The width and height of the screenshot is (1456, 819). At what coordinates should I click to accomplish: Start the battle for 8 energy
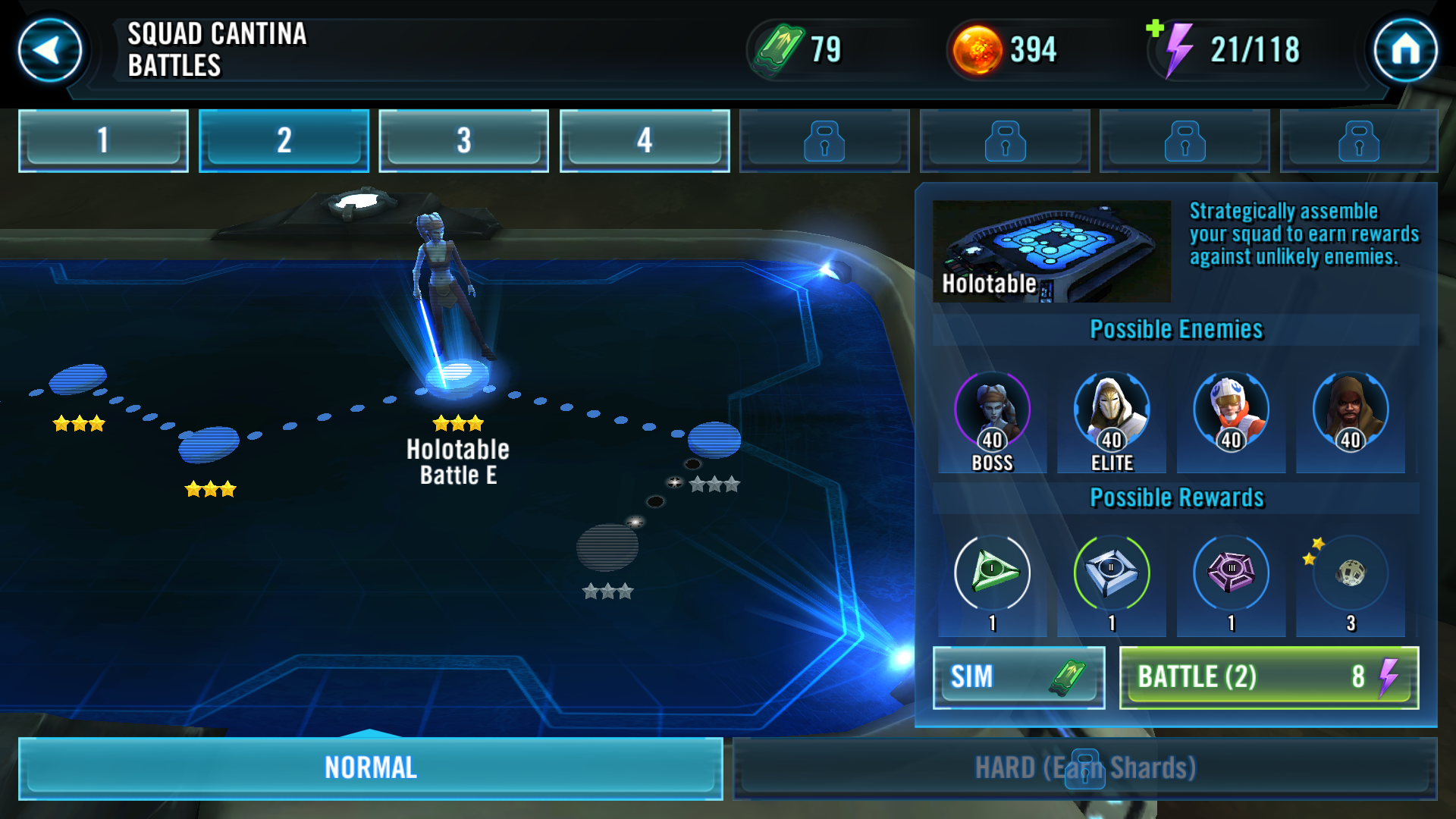click(x=1269, y=677)
